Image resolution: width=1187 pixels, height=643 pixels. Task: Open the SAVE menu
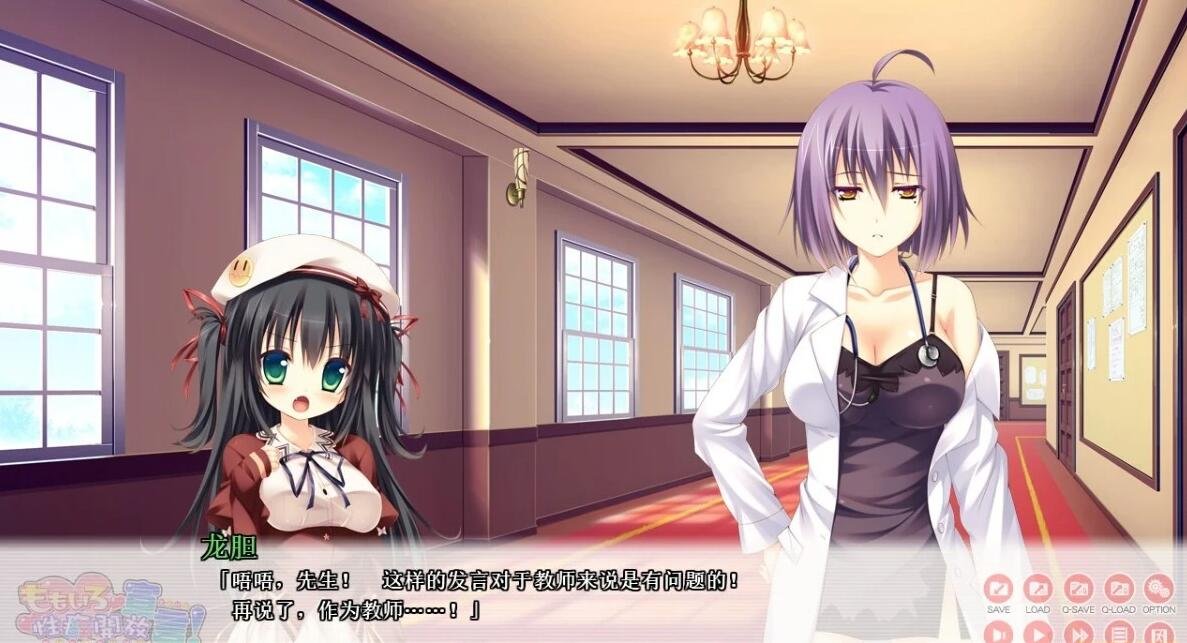[x=998, y=588]
